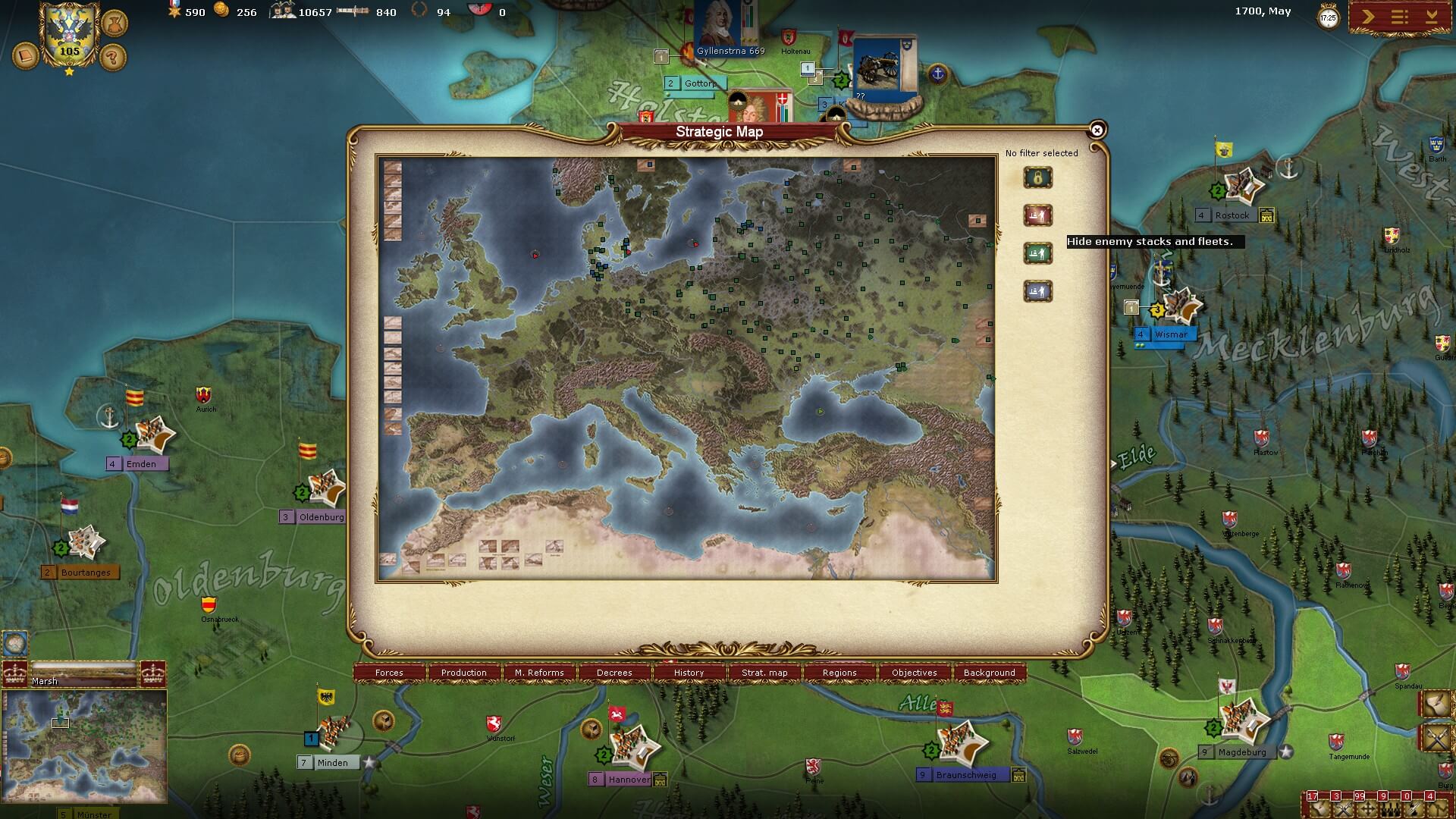Open help with the question mark icon
Image resolution: width=1456 pixels, height=819 pixels.
pos(113,57)
